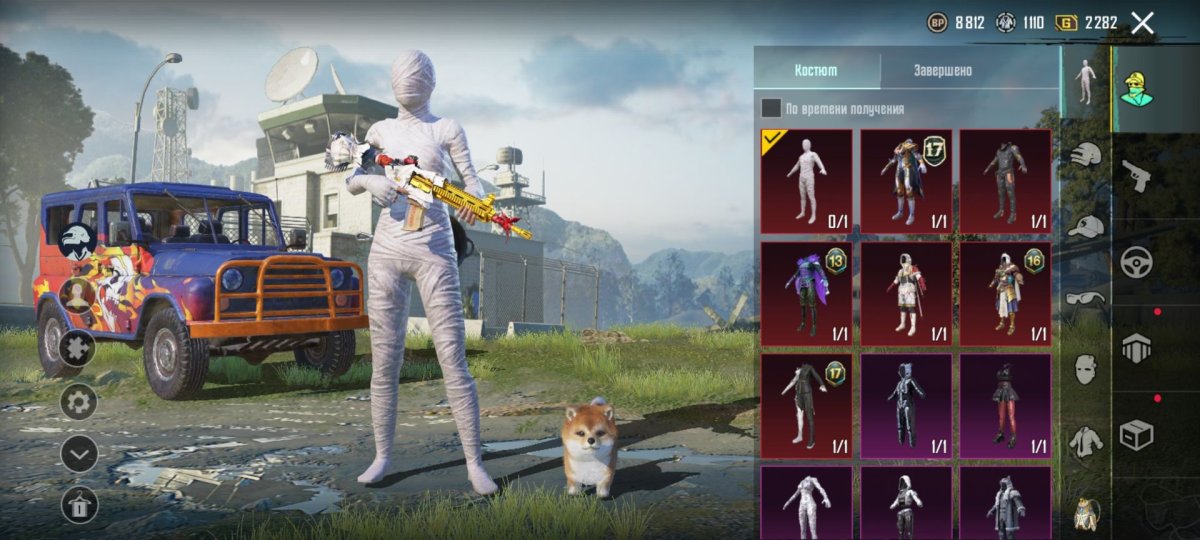Collapse the side buttons with the down arrow
This screenshot has height=540, width=1200.
(78, 453)
